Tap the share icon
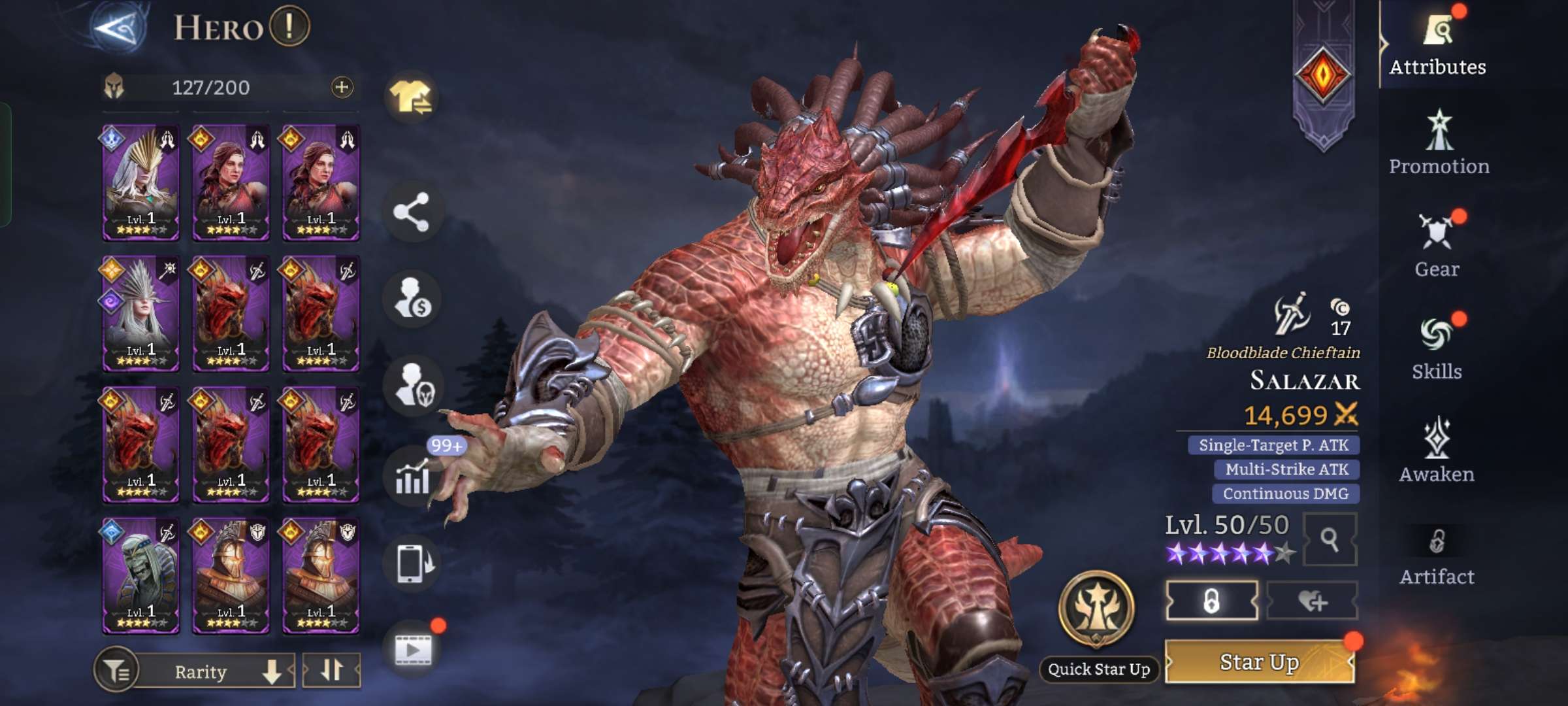The image size is (1568, 706). [412, 212]
